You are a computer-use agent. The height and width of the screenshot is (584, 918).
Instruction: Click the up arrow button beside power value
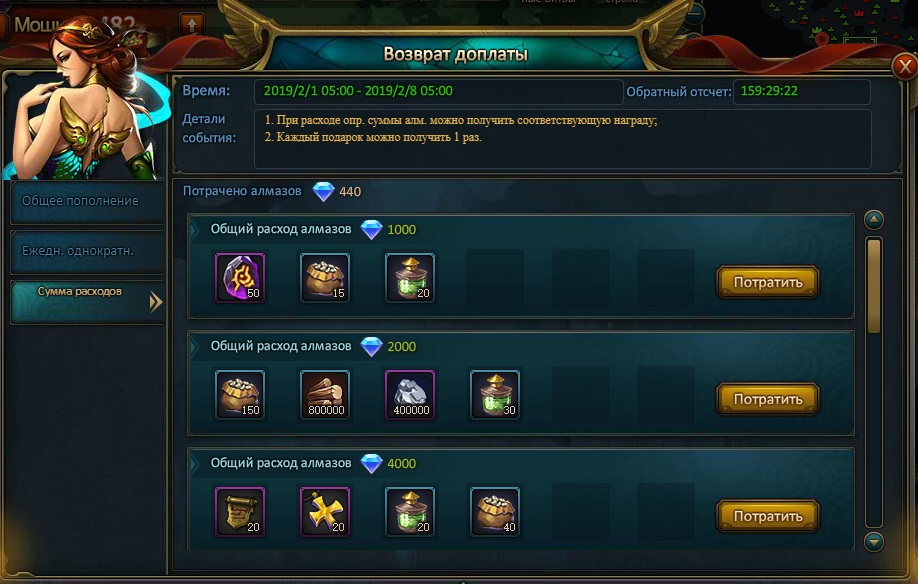[x=191, y=23]
